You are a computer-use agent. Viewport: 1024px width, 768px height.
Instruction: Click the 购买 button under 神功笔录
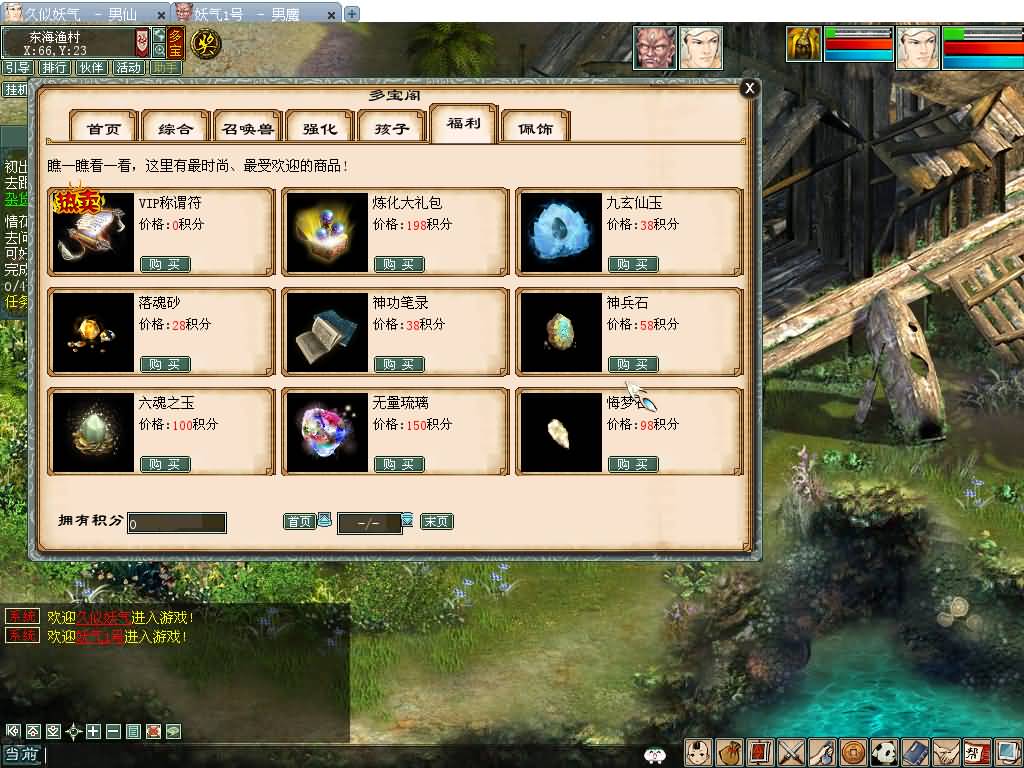click(399, 364)
